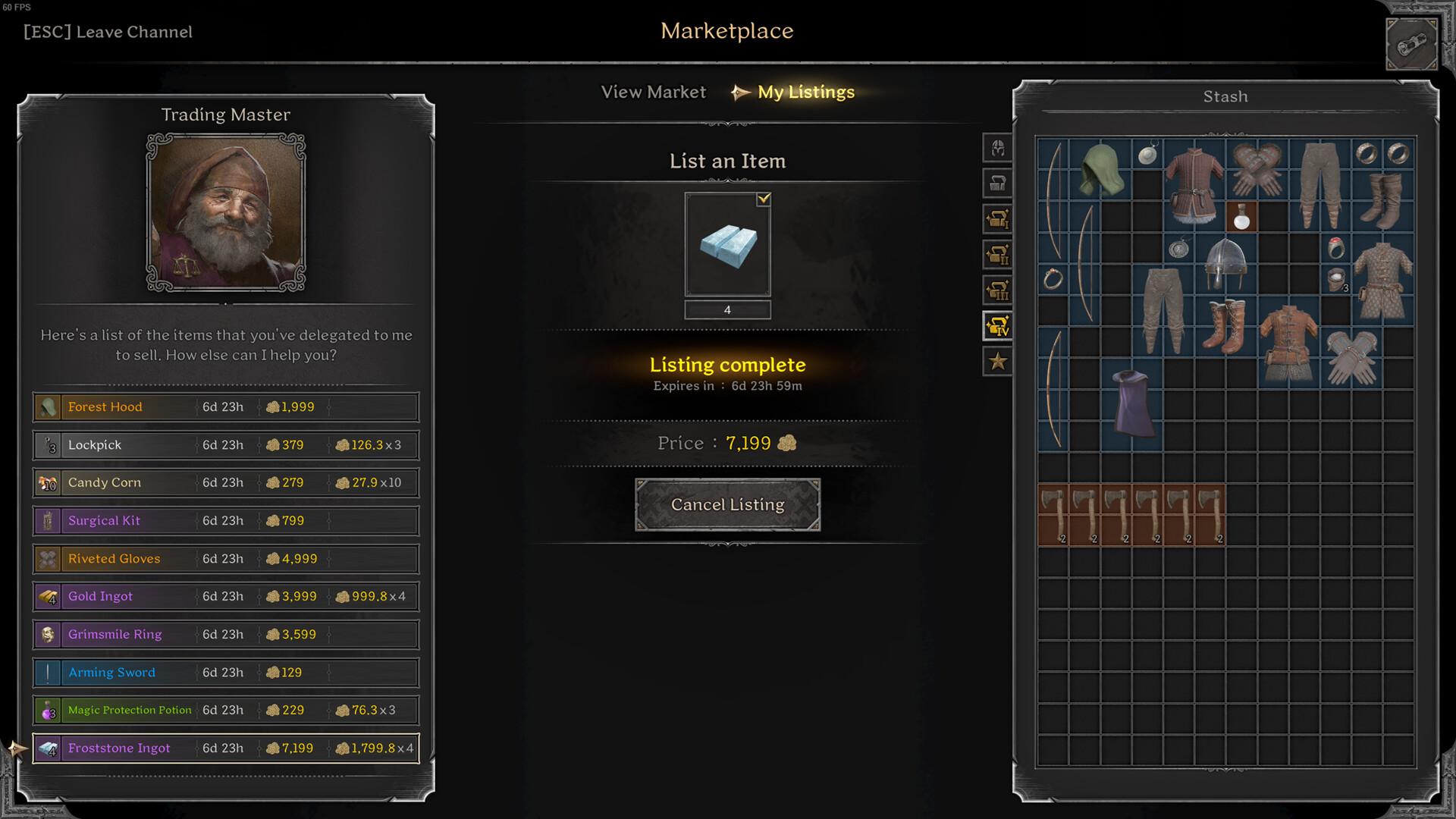Open stash chest IV icon
This screenshot has height=819, width=1456.
click(996, 325)
